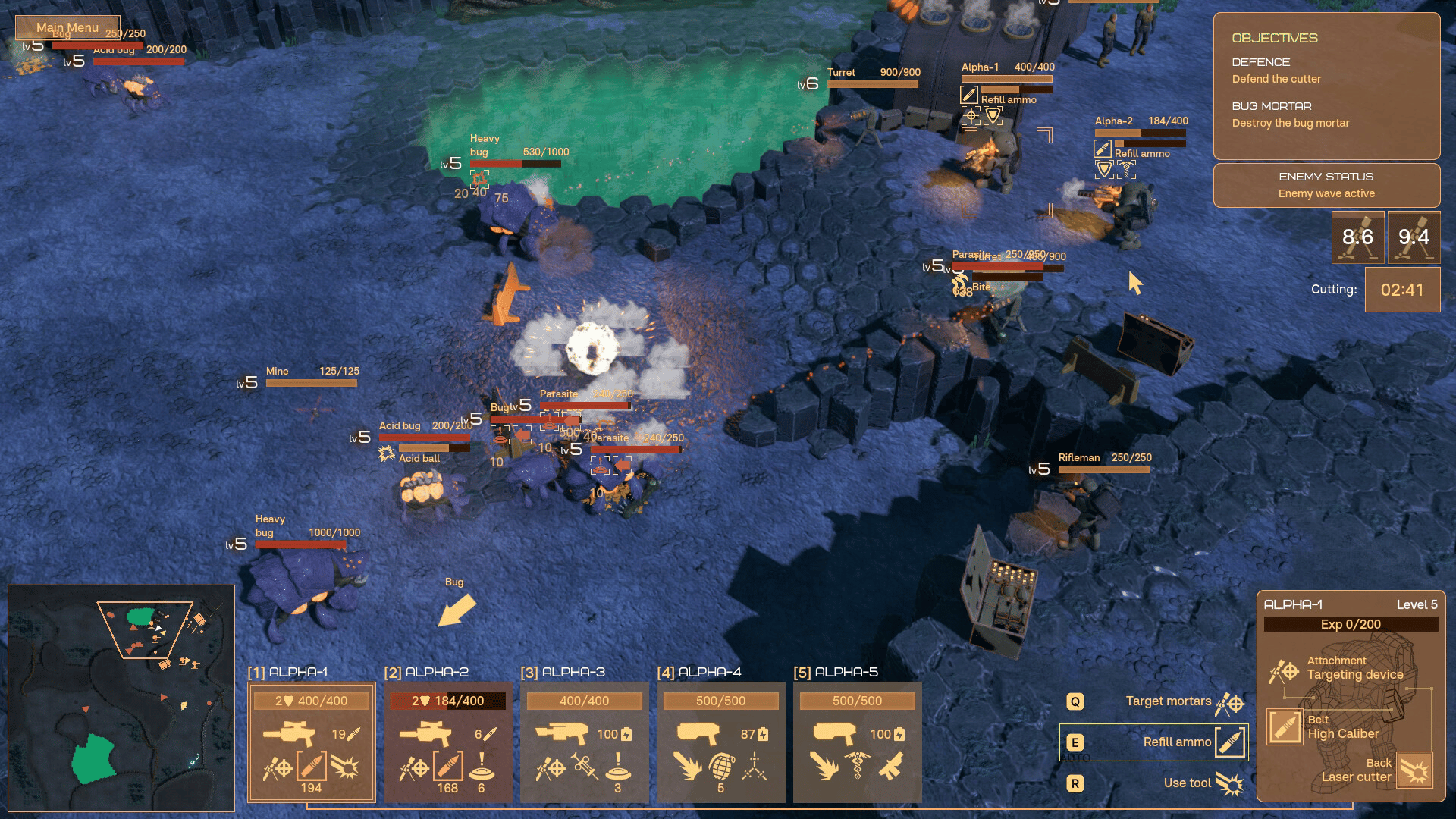Select the ALPHA-2 squad card

447,741
